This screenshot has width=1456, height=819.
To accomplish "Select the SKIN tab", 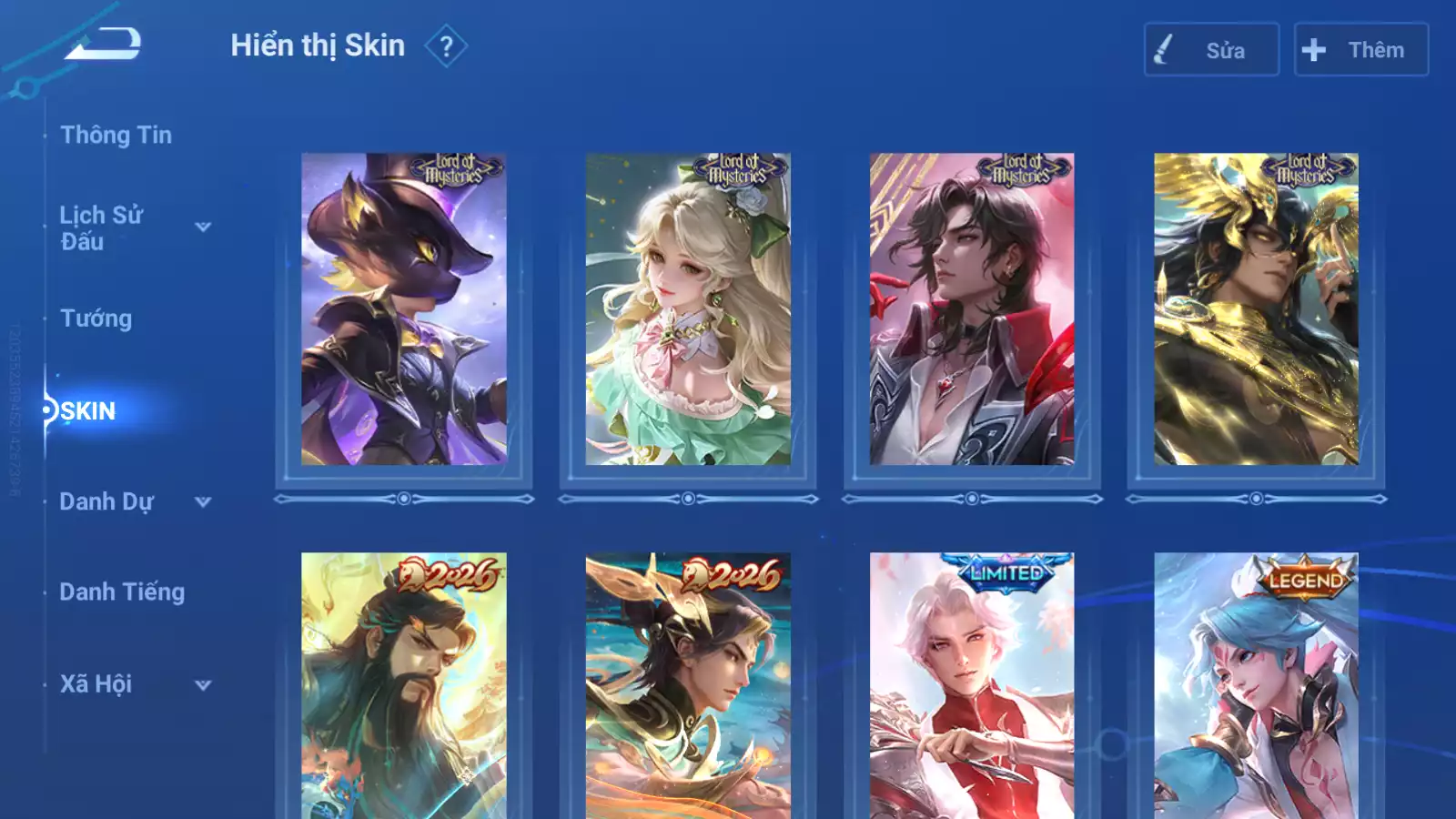I will [88, 411].
